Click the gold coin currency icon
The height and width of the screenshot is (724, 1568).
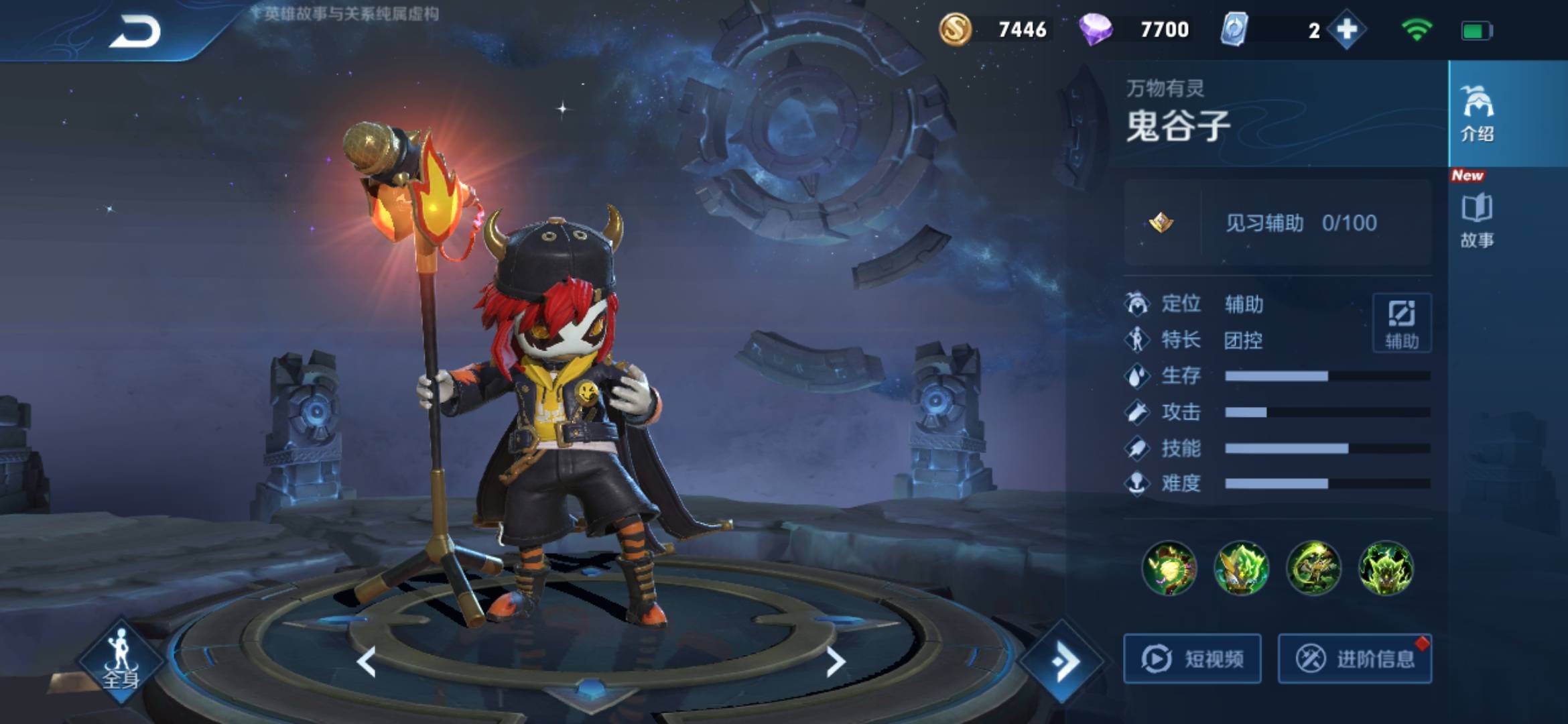[x=955, y=30]
